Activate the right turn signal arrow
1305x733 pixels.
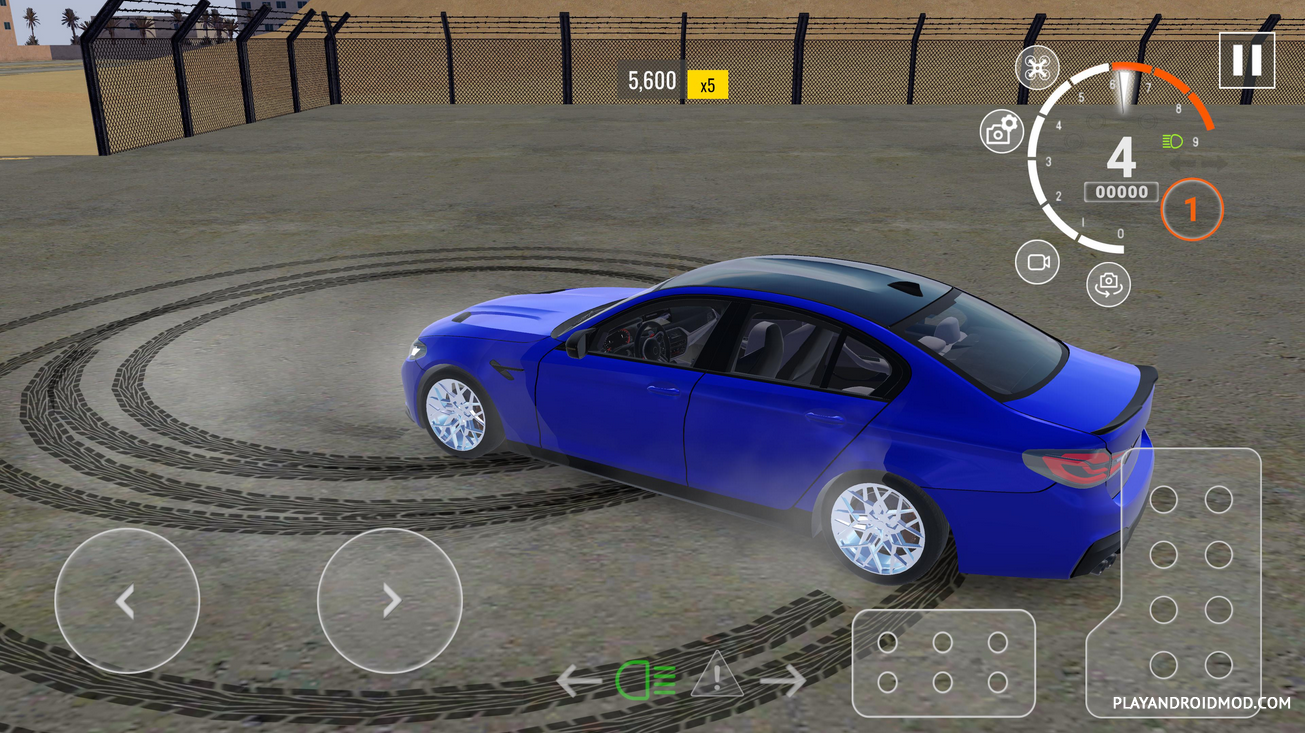[x=783, y=681]
